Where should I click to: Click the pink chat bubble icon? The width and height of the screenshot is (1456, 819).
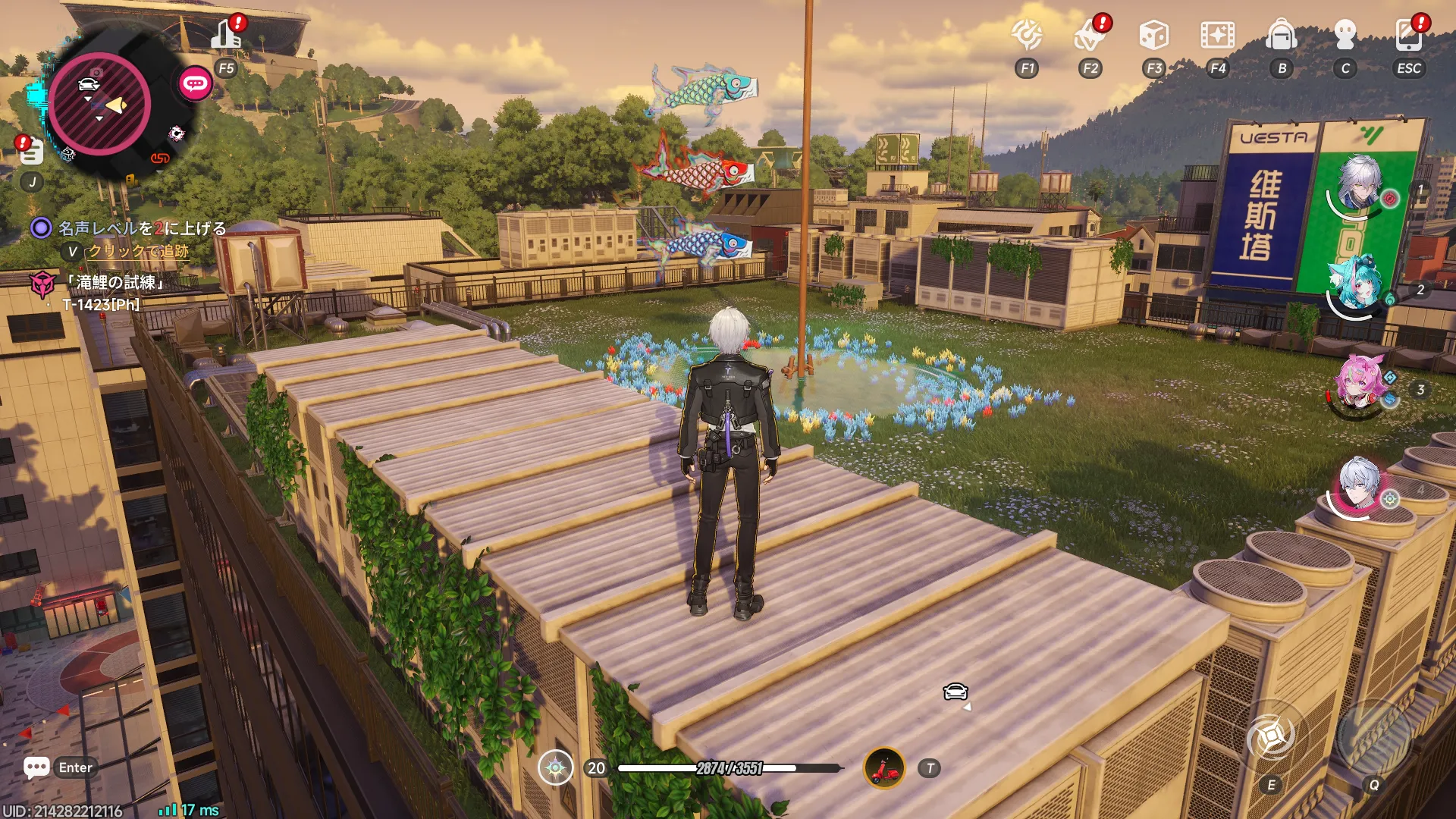195,83
